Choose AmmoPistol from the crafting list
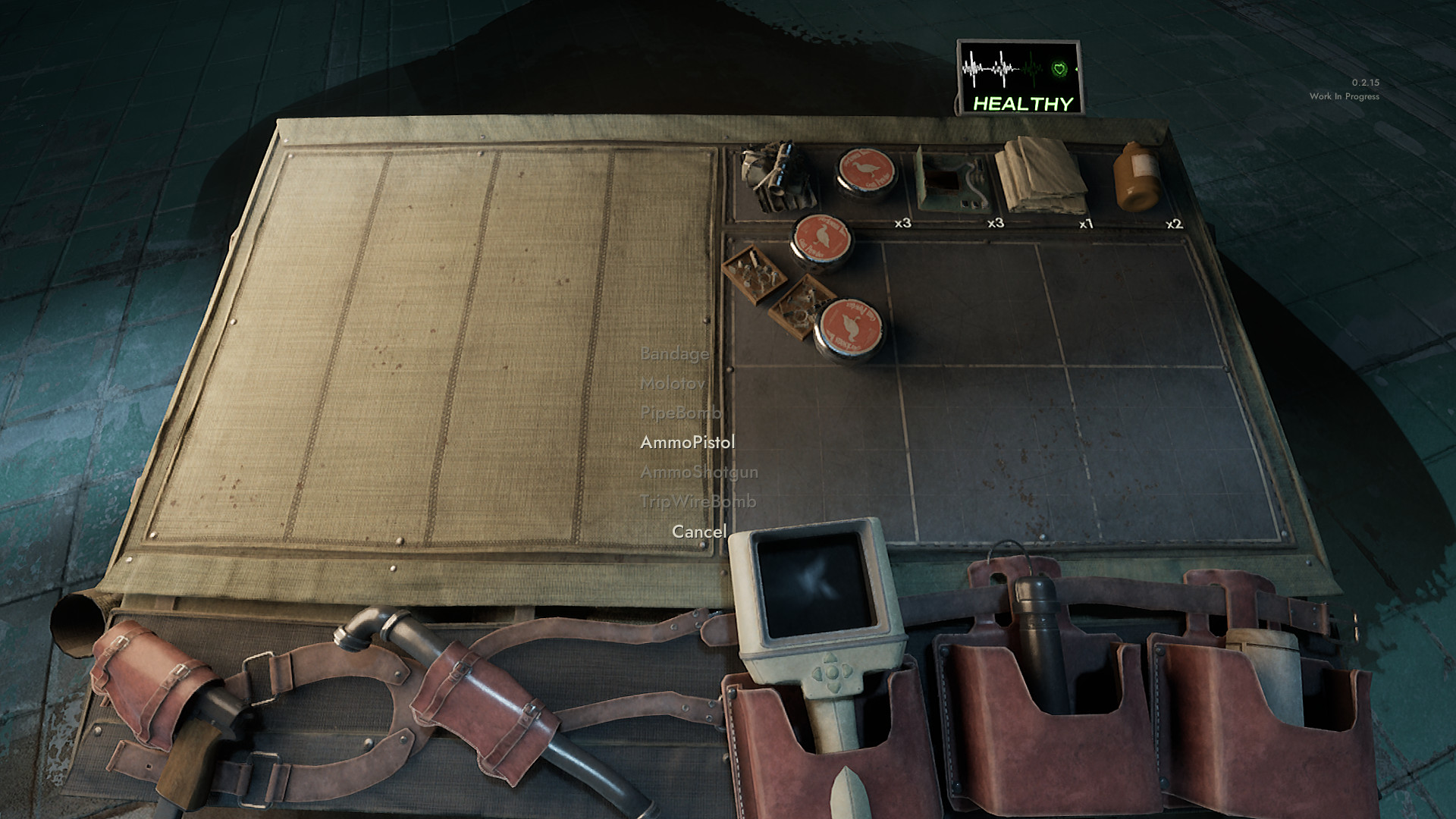Screen dimensions: 1456x819 click(687, 442)
